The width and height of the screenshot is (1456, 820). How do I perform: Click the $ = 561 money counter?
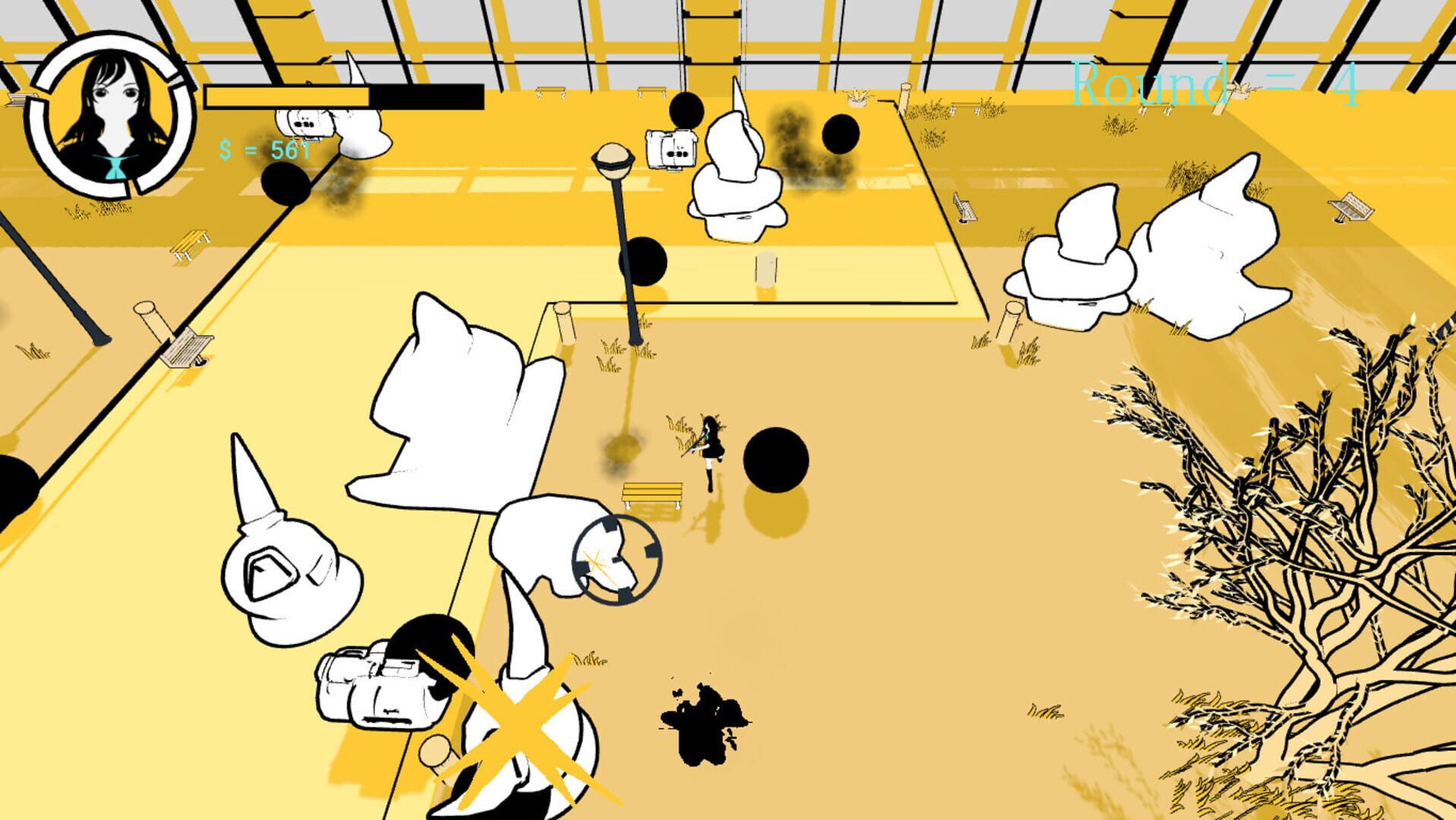click(x=264, y=152)
